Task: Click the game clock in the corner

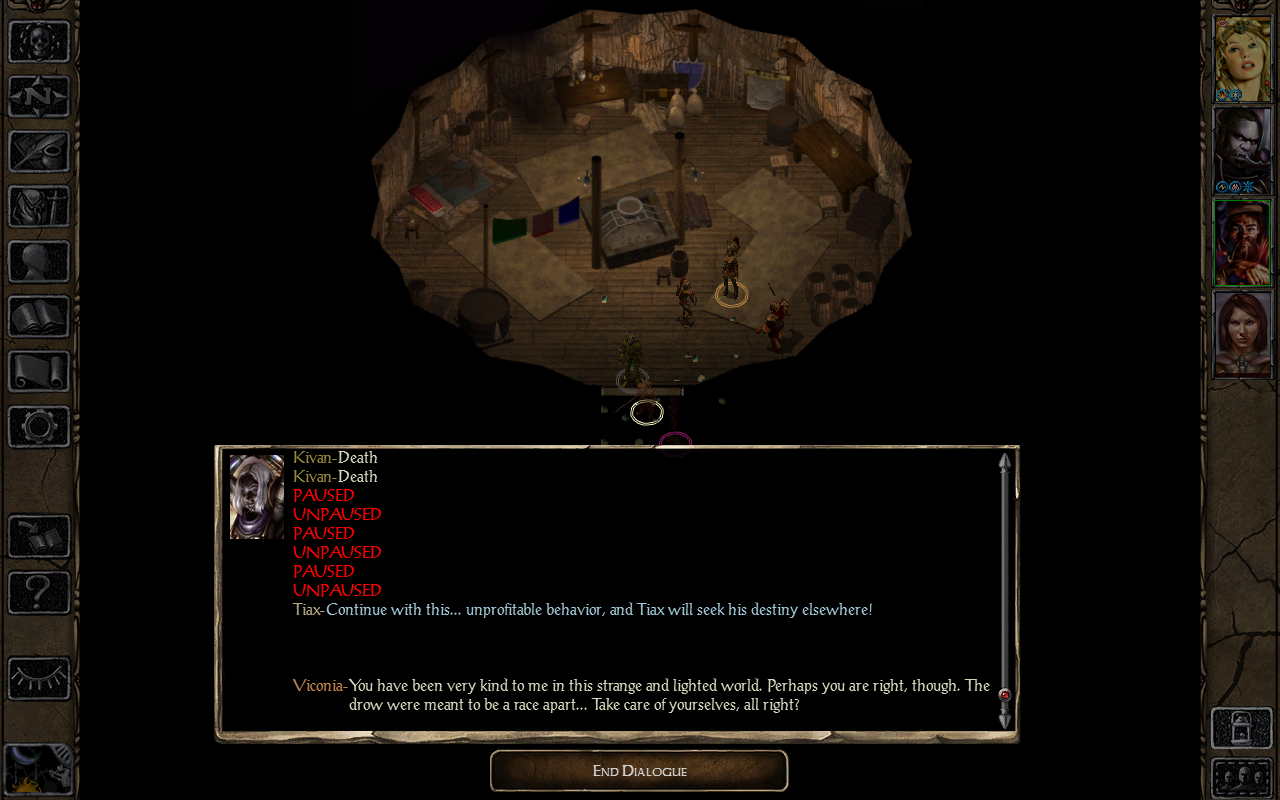Action: coord(38,770)
